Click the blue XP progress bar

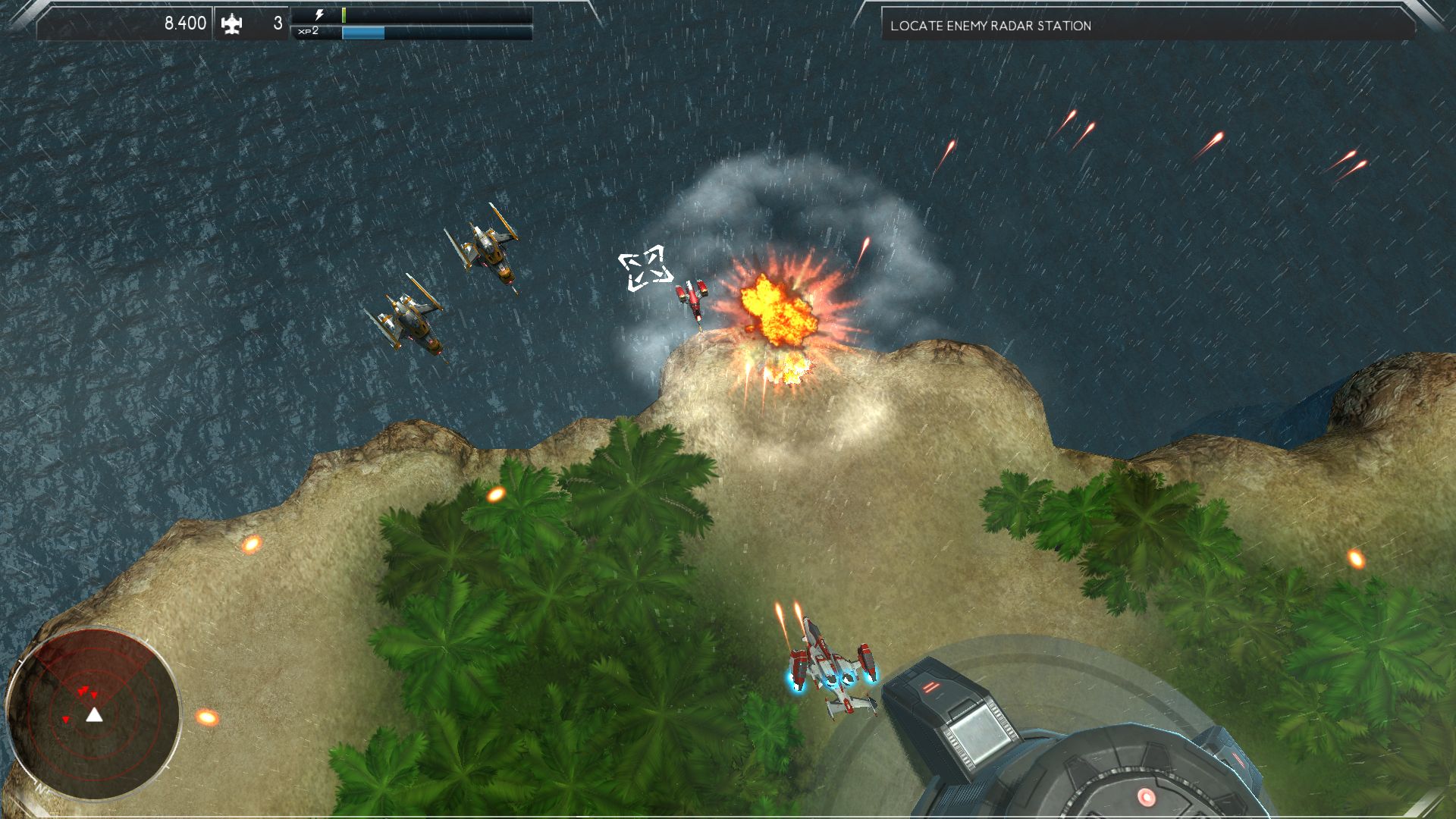click(x=364, y=33)
